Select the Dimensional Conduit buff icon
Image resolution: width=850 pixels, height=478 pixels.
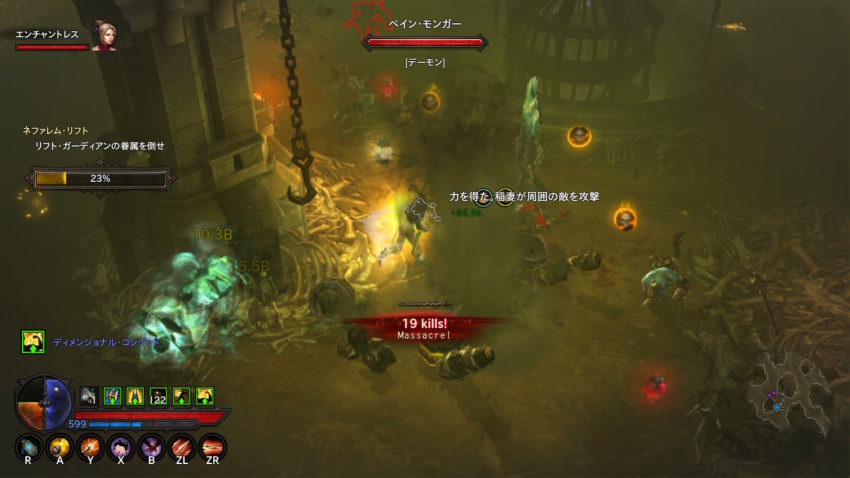click(x=33, y=342)
